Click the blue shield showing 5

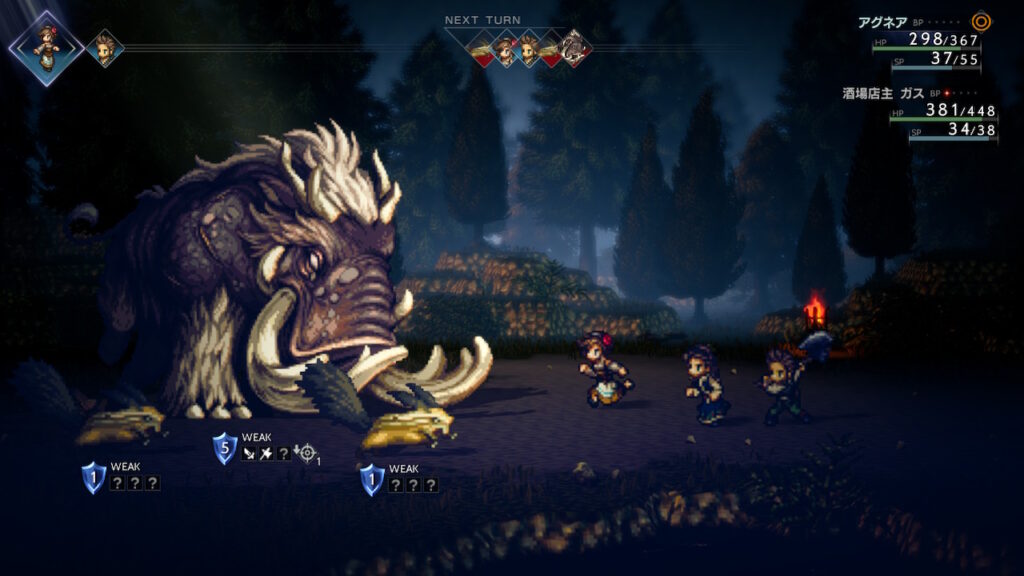point(225,448)
